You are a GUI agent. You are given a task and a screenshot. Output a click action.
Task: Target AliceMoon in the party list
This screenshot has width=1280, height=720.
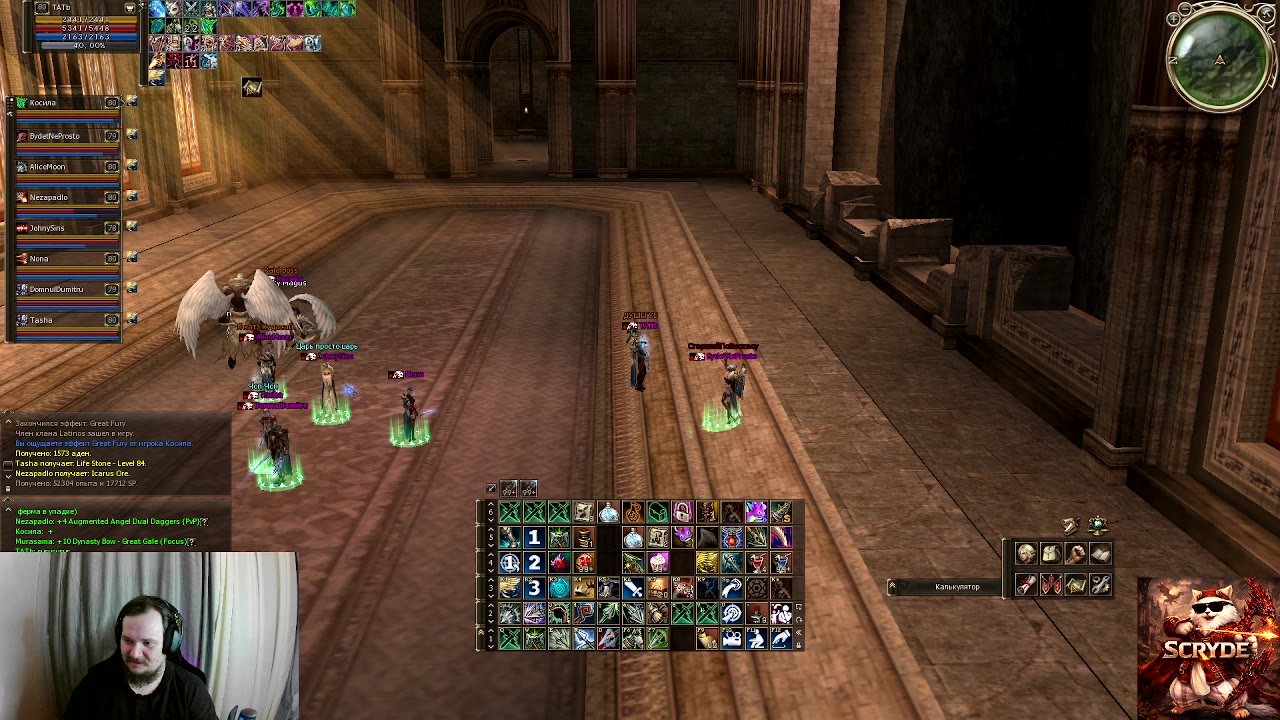pos(47,167)
